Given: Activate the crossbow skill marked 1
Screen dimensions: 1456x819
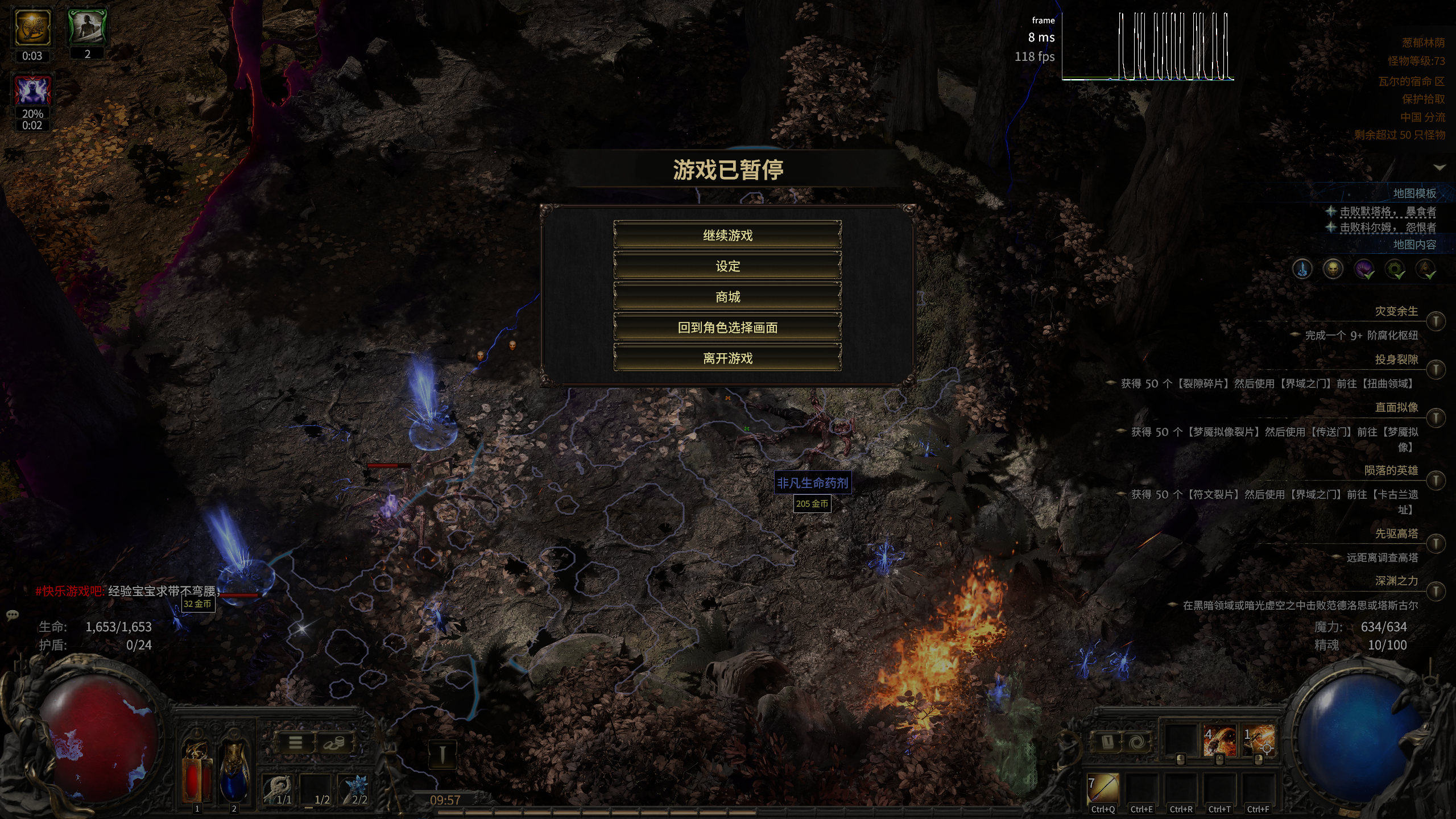Looking at the screenshot, I should click(x=1258, y=742).
